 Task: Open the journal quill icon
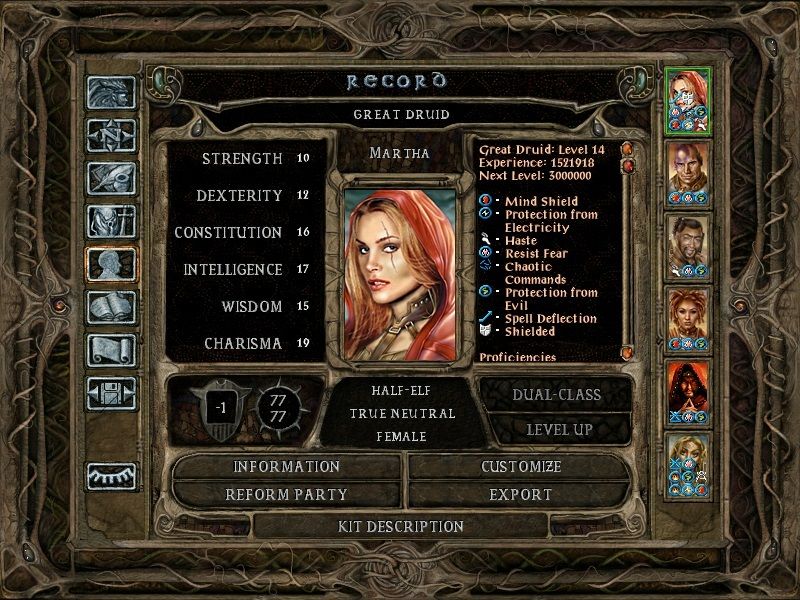coord(111,178)
